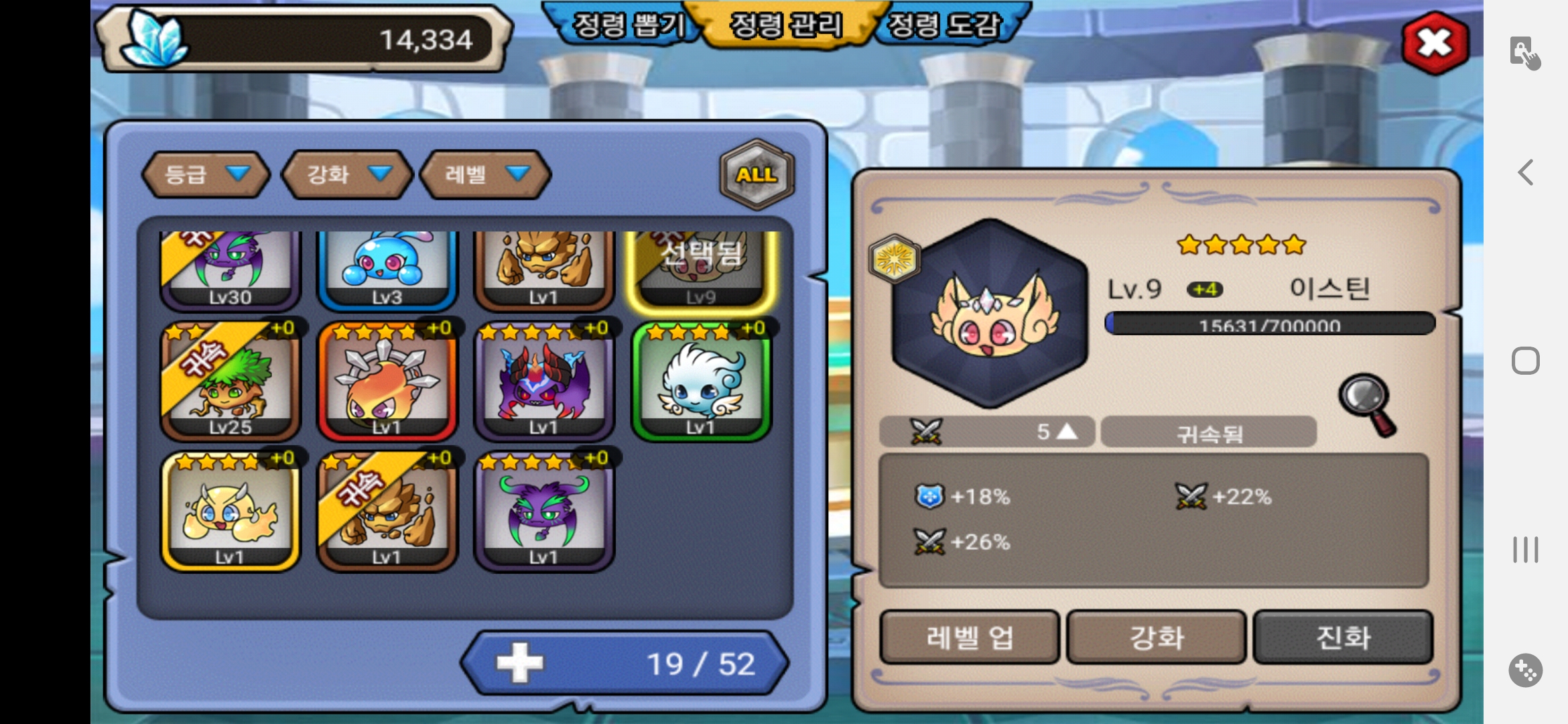1568x724 pixels.
Task: Open the 등급 sort dropdown
Action: point(206,174)
